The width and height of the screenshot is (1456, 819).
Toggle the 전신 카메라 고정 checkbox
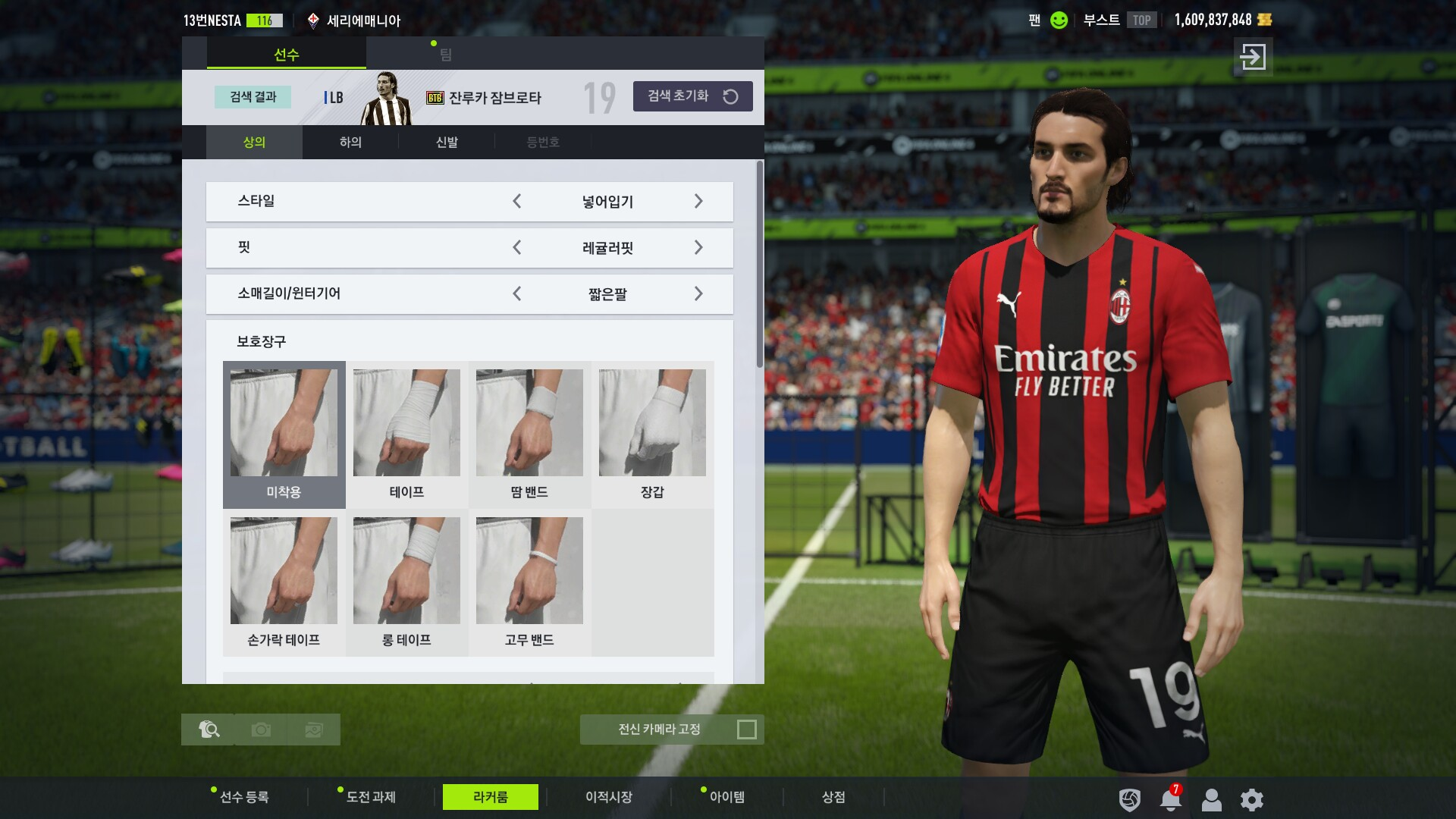click(746, 730)
